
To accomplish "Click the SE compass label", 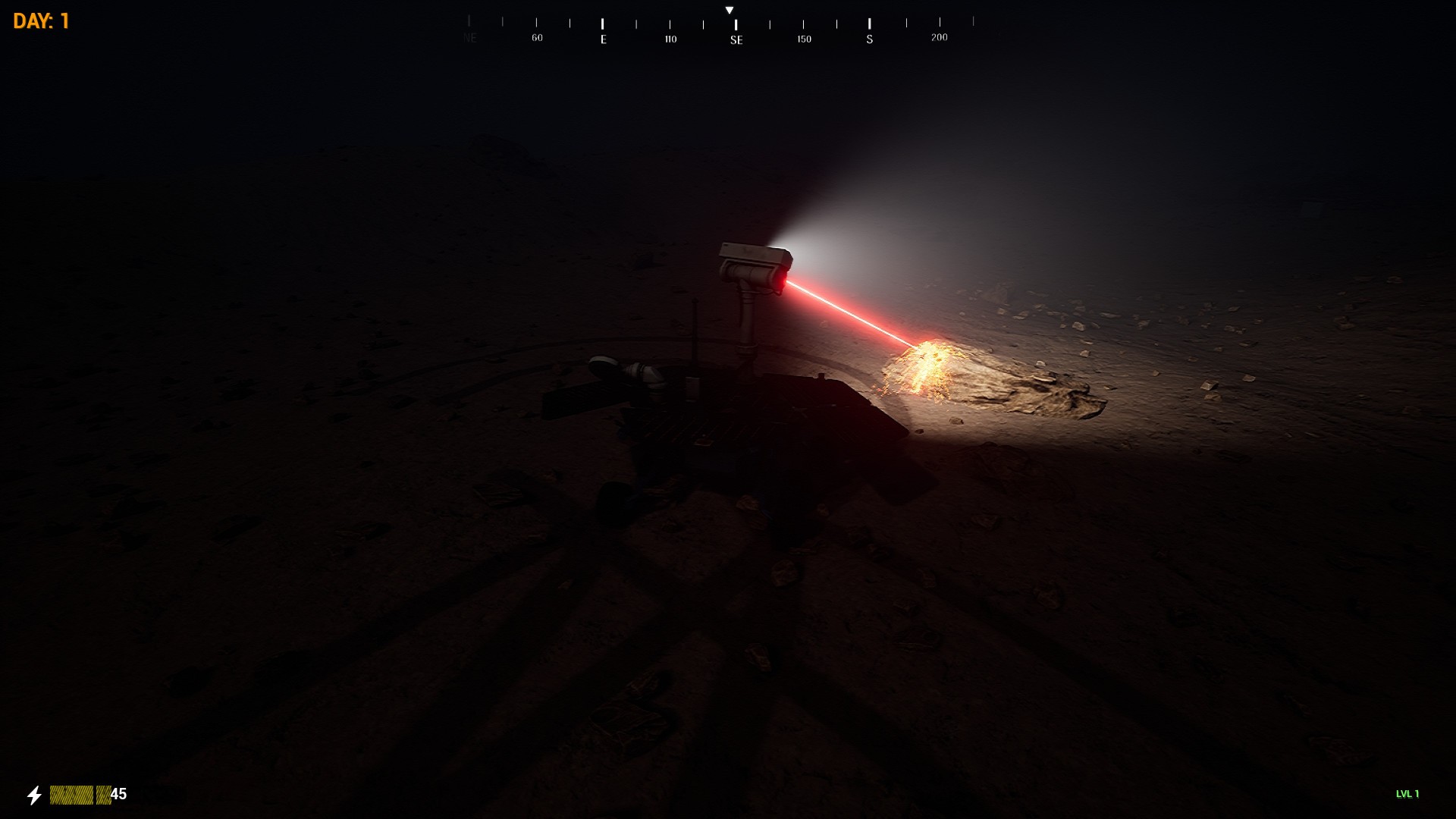I will (735, 37).
